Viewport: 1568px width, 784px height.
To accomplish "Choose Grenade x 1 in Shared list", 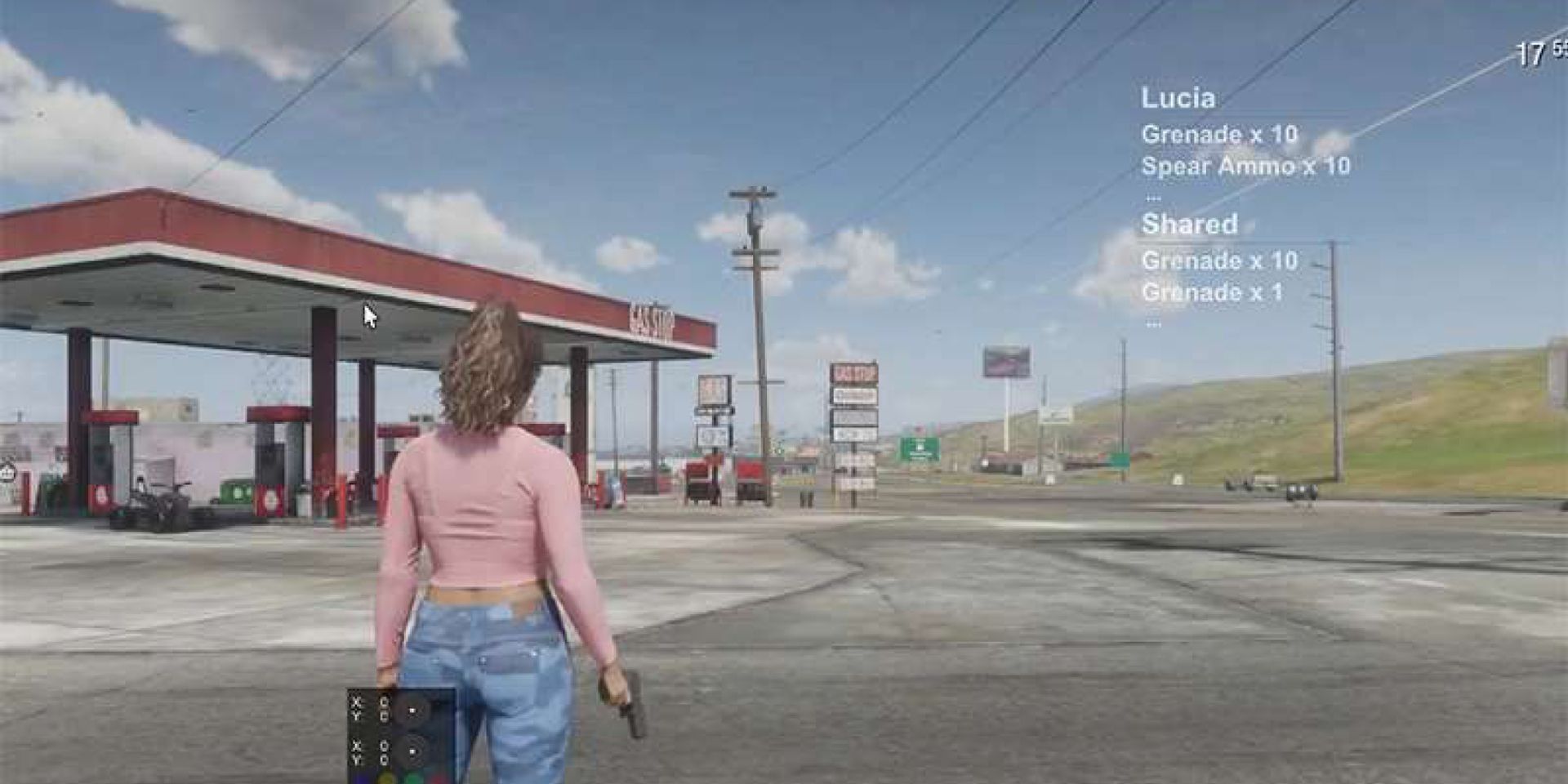I will tap(1212, 292).
